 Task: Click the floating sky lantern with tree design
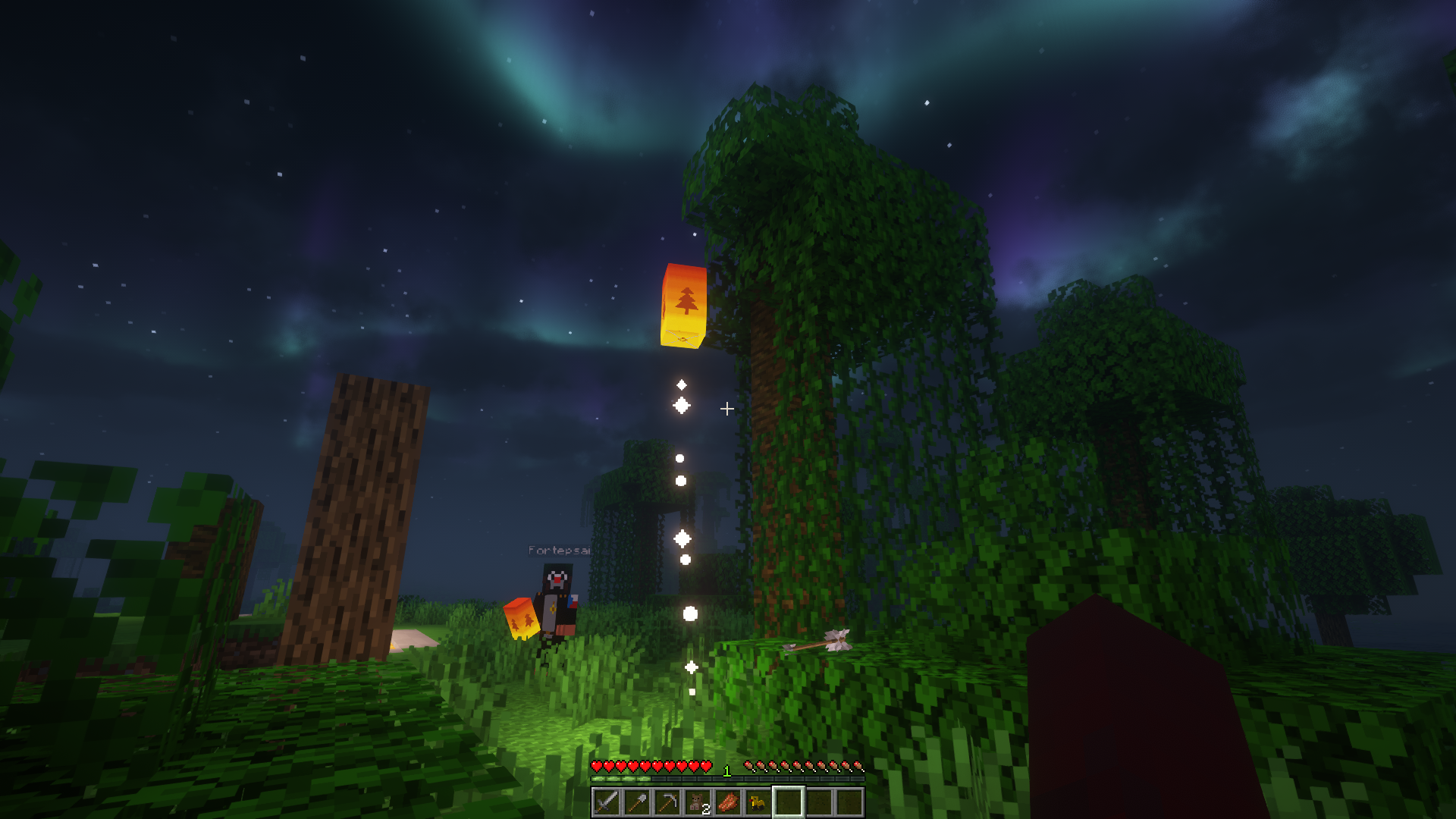pyautogui.click(x=682, y=303)
